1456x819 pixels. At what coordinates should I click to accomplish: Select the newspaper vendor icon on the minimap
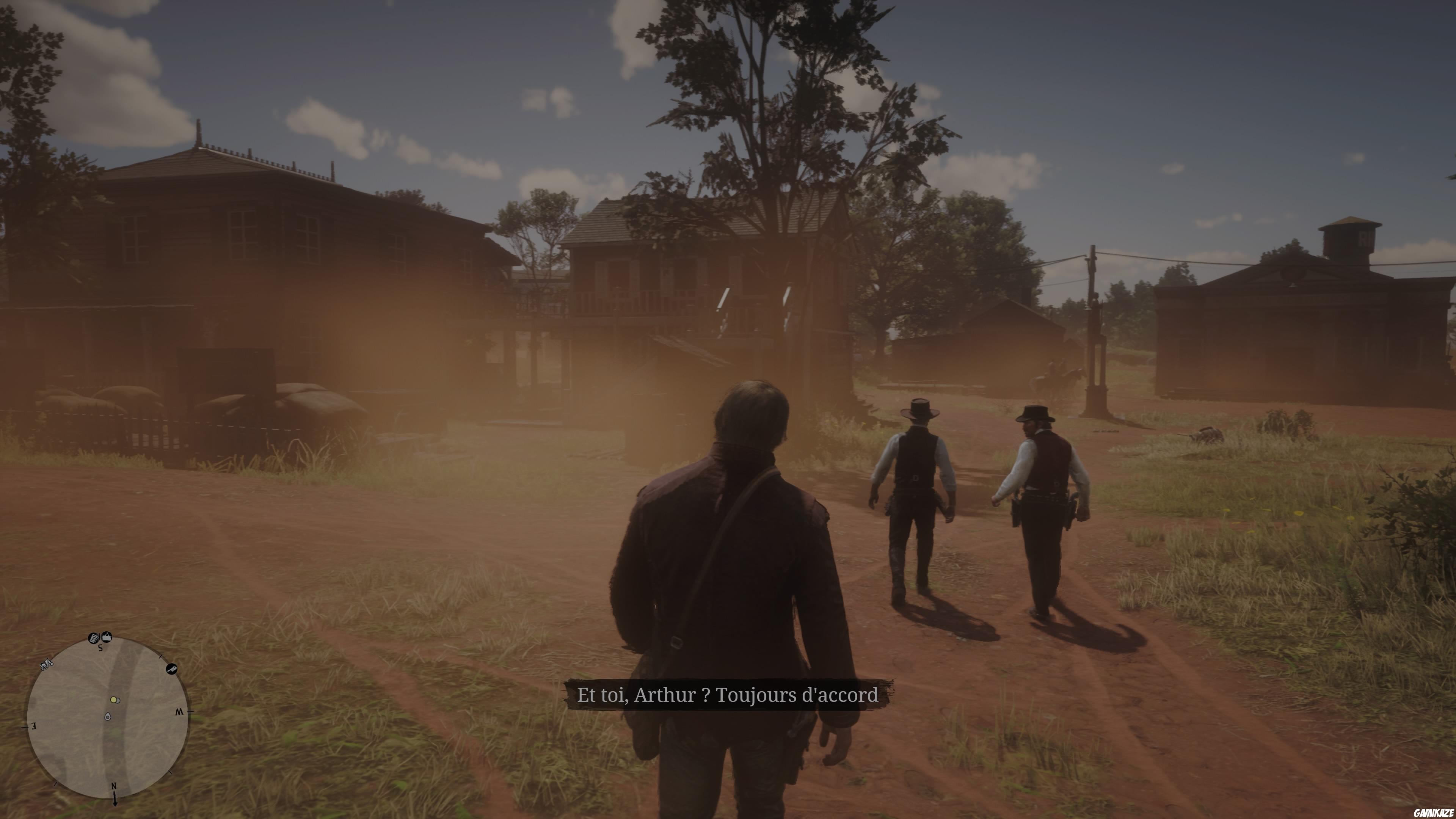tap(93, 638)
